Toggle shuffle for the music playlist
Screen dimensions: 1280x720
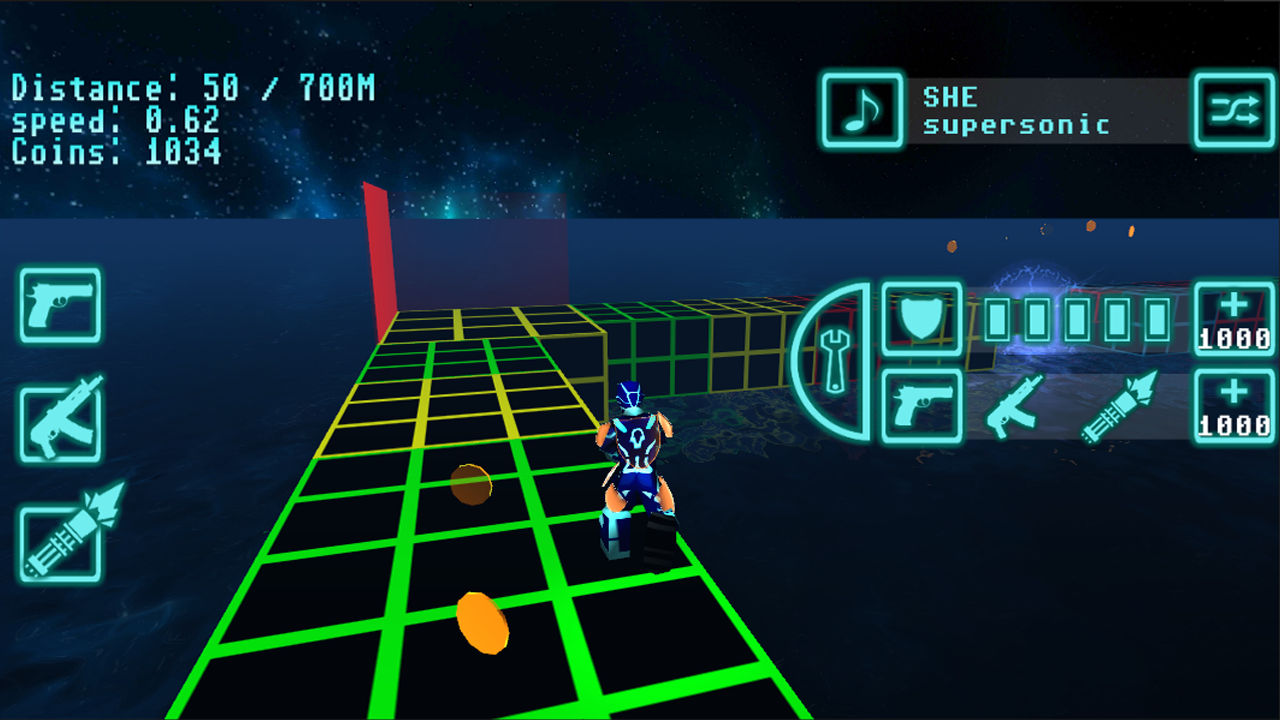(1234, 111)
